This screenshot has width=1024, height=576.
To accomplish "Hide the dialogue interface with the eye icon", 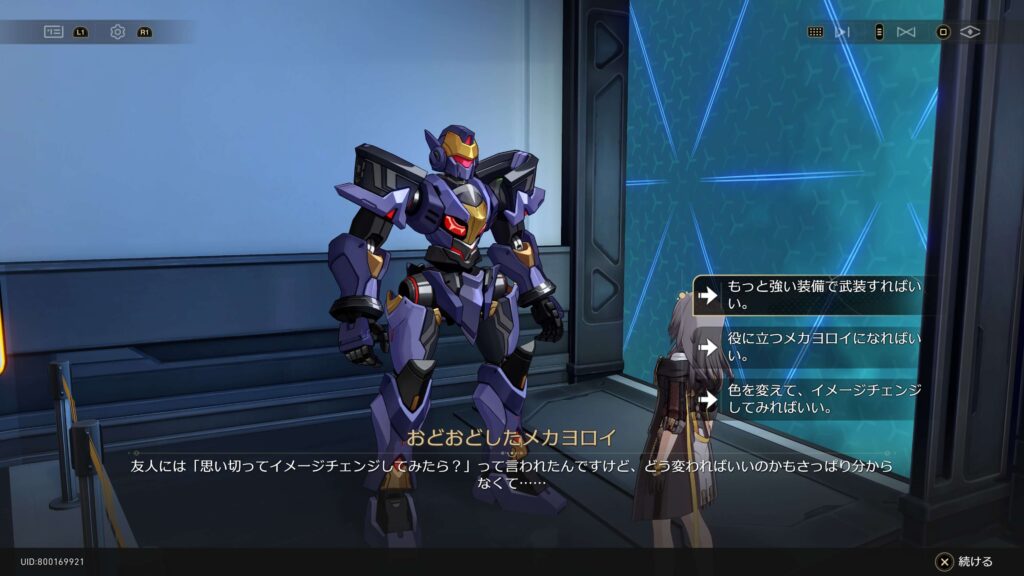I will click(970, 32).
